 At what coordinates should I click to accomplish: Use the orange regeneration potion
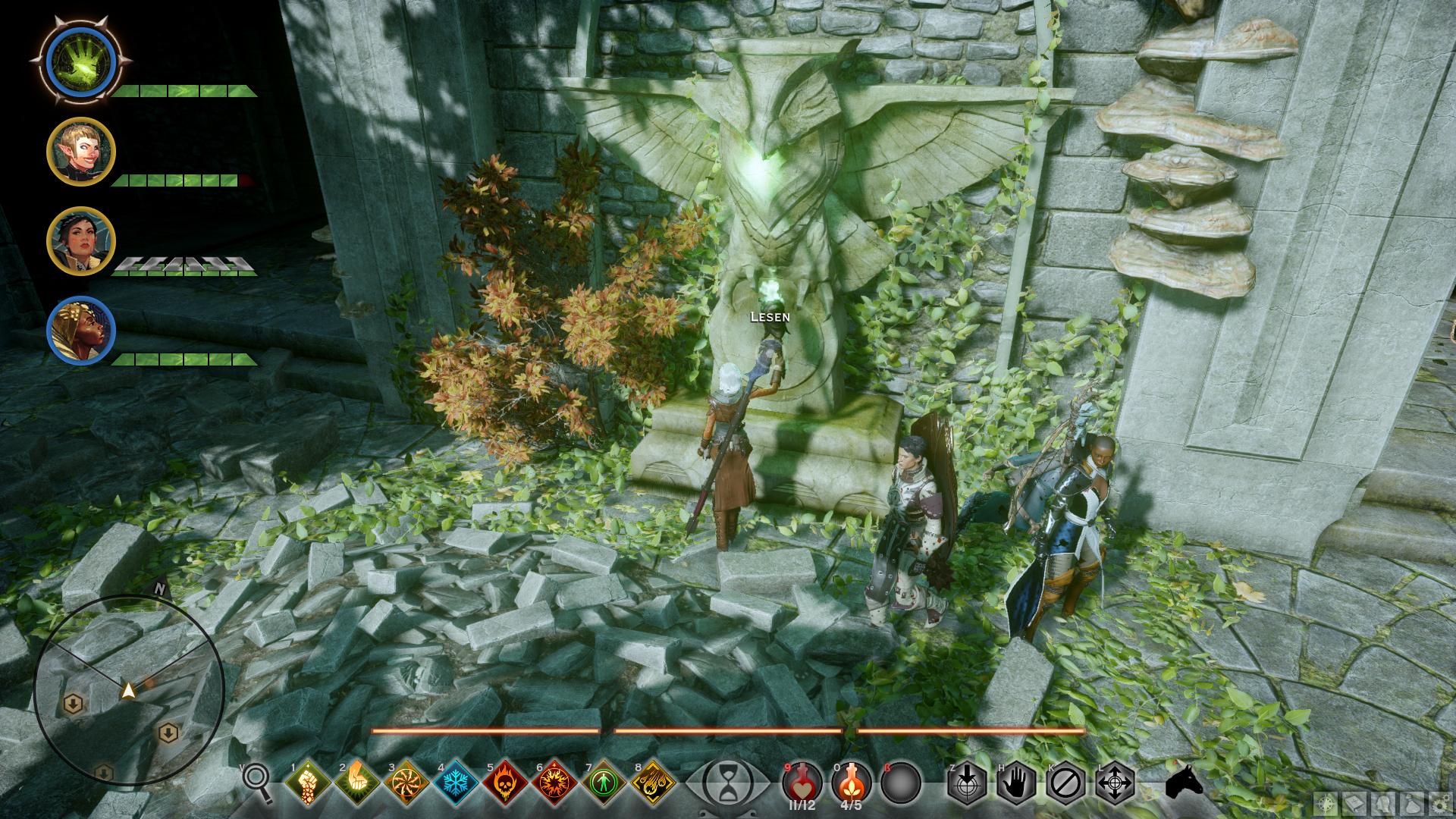coord(851,781)
